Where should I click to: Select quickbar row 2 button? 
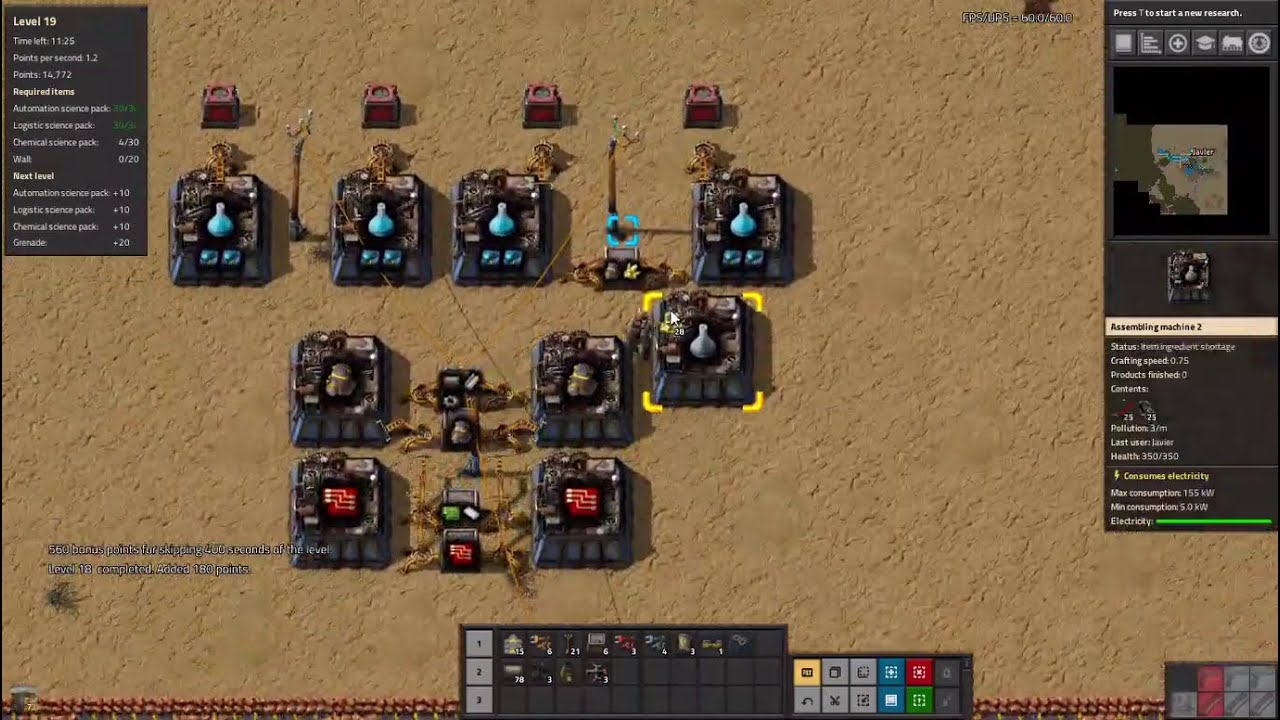tap(478, 672)
